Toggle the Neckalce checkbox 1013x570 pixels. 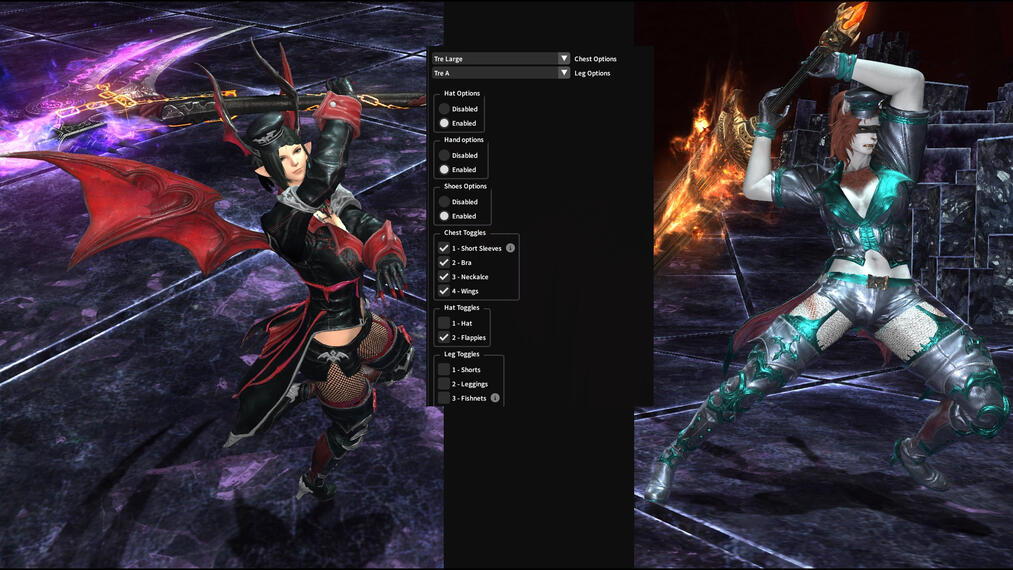coord(444,276)
